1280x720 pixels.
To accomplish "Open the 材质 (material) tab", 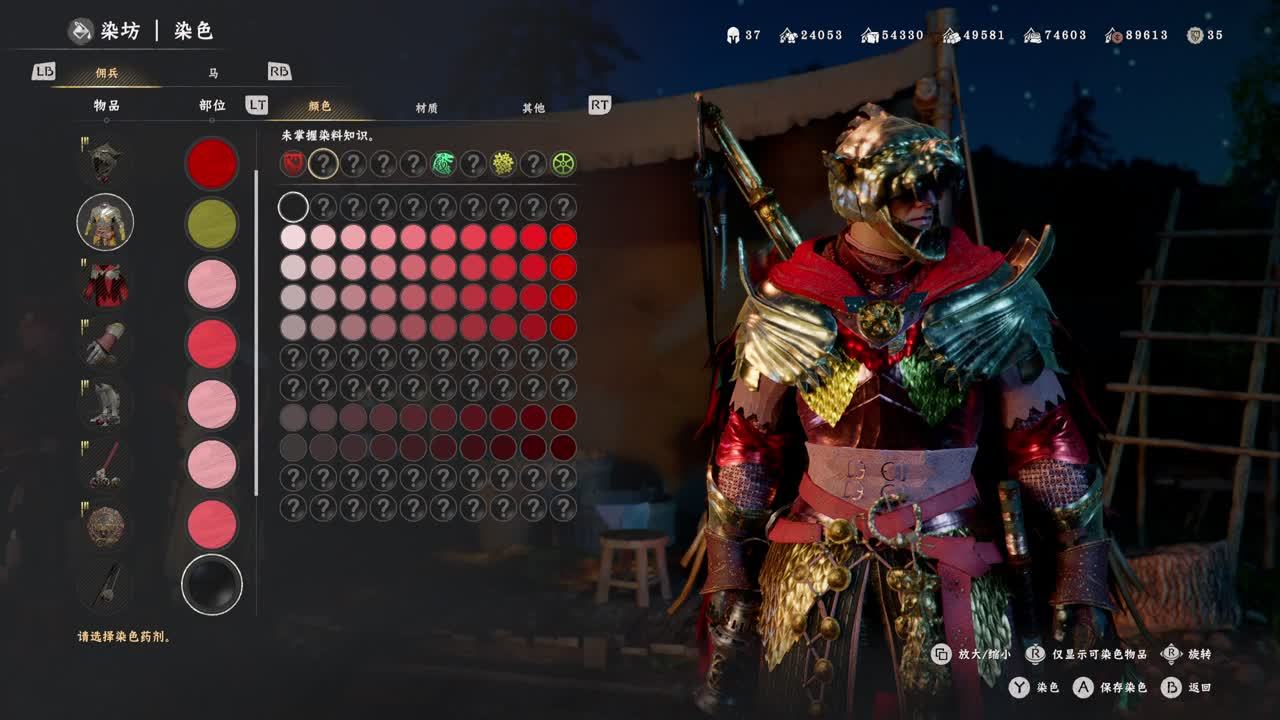I will pyautogui.click(x=427, y=107).
